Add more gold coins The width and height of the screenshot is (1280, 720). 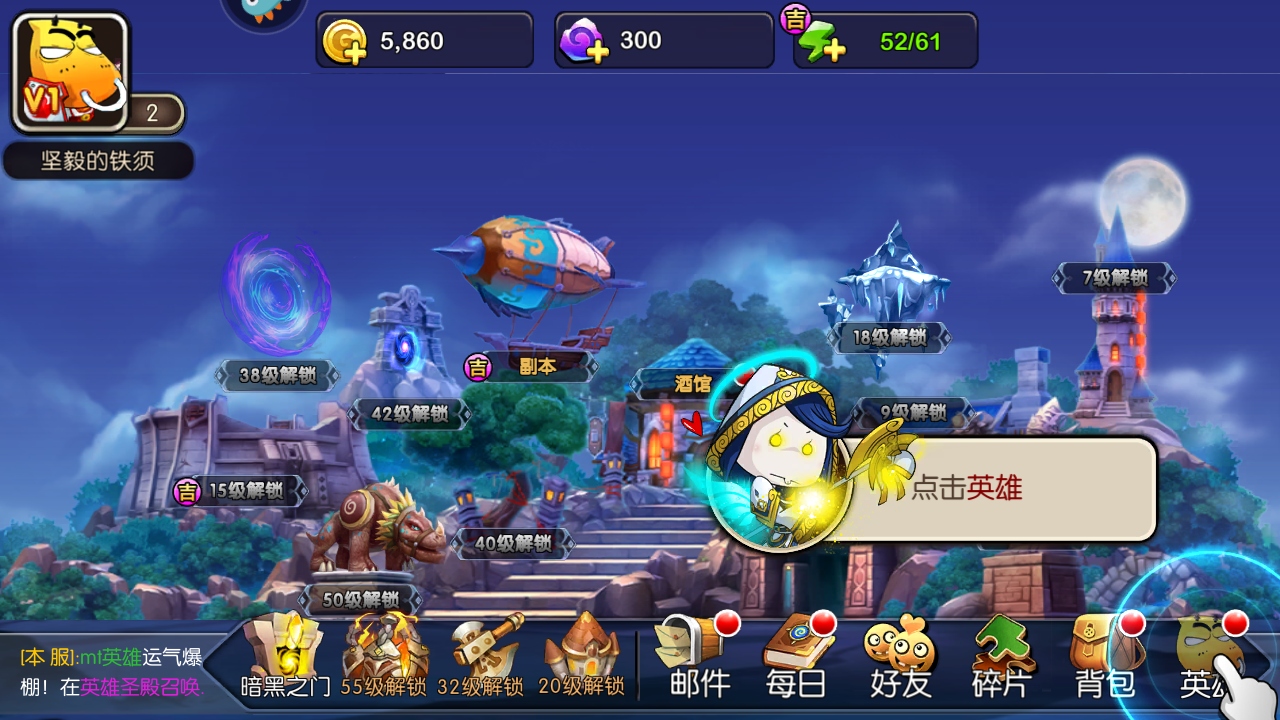pyautogui.click(x=346, y=43)
